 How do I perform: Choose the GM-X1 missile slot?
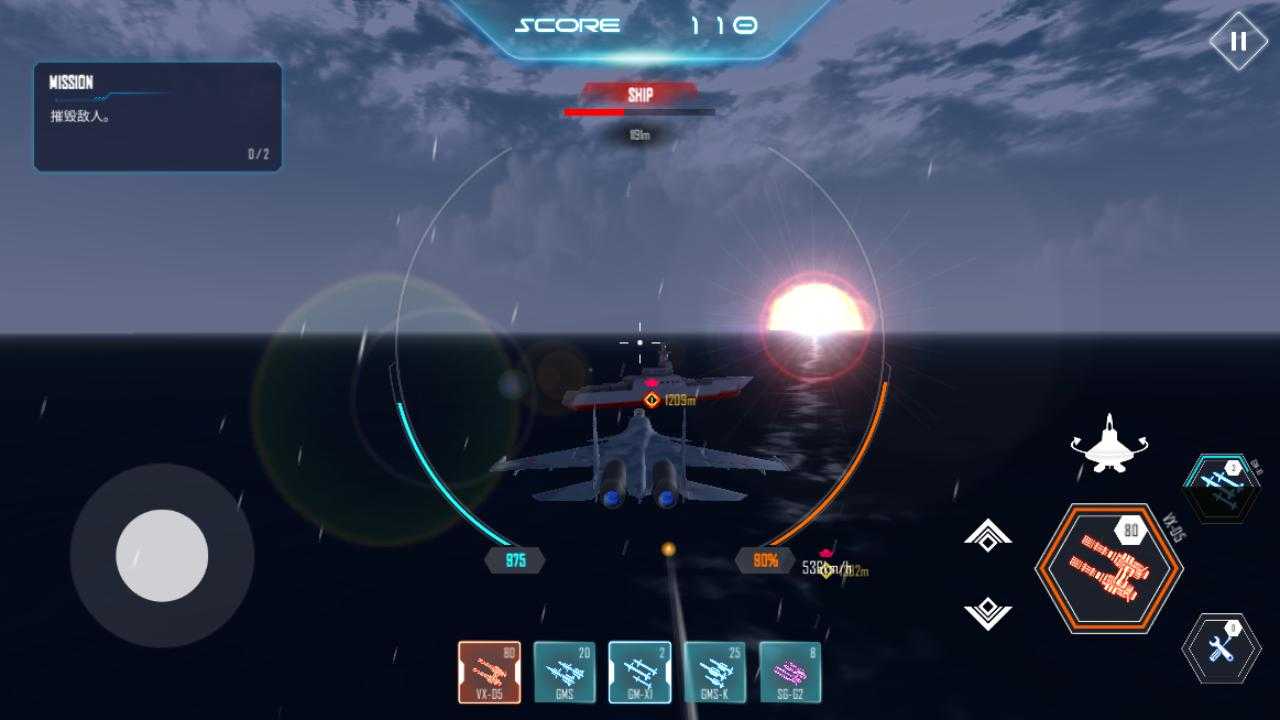point(640,672)
